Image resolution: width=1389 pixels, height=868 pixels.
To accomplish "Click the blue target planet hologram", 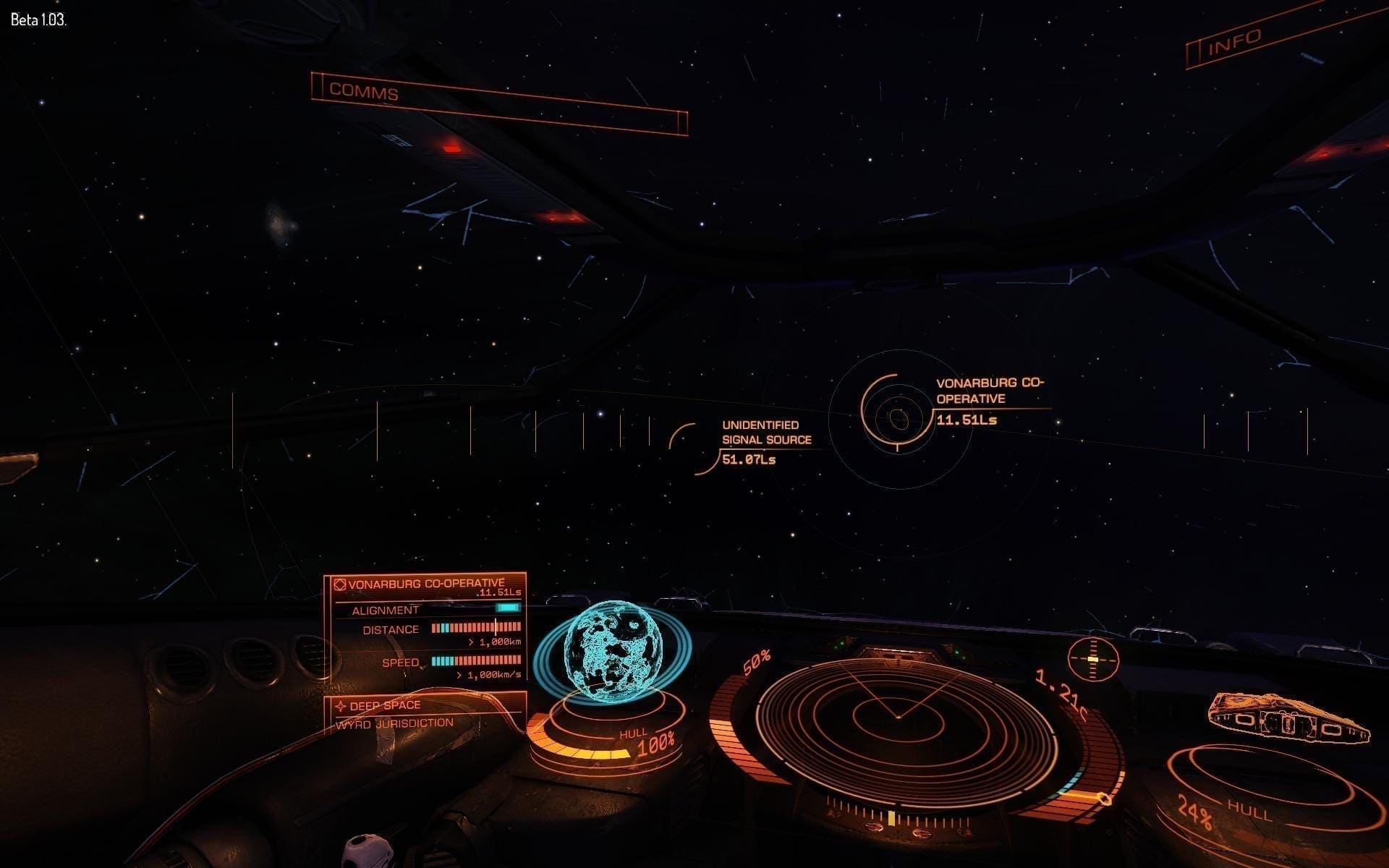I will (613, 644).
